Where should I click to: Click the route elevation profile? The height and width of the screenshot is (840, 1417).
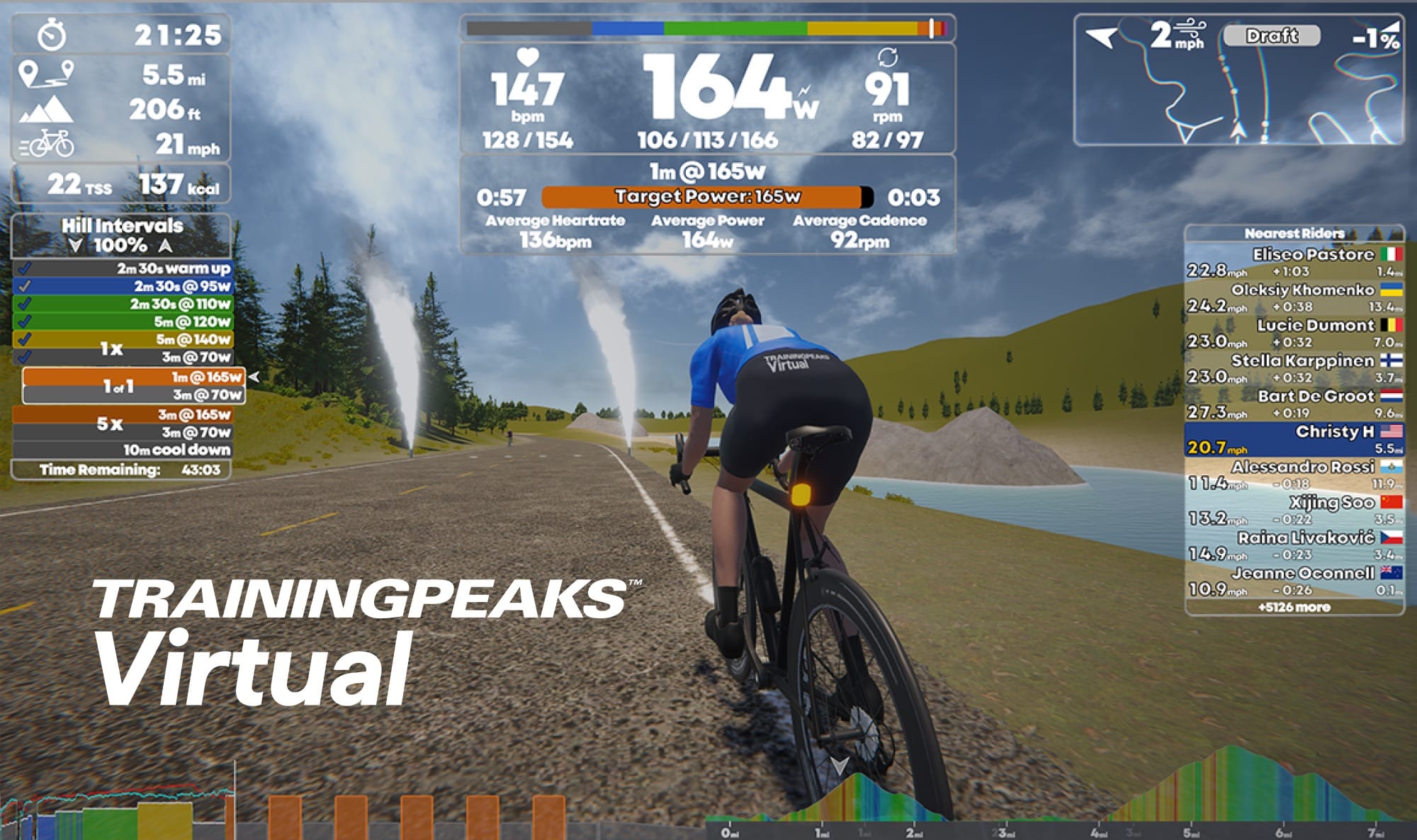1063,800
